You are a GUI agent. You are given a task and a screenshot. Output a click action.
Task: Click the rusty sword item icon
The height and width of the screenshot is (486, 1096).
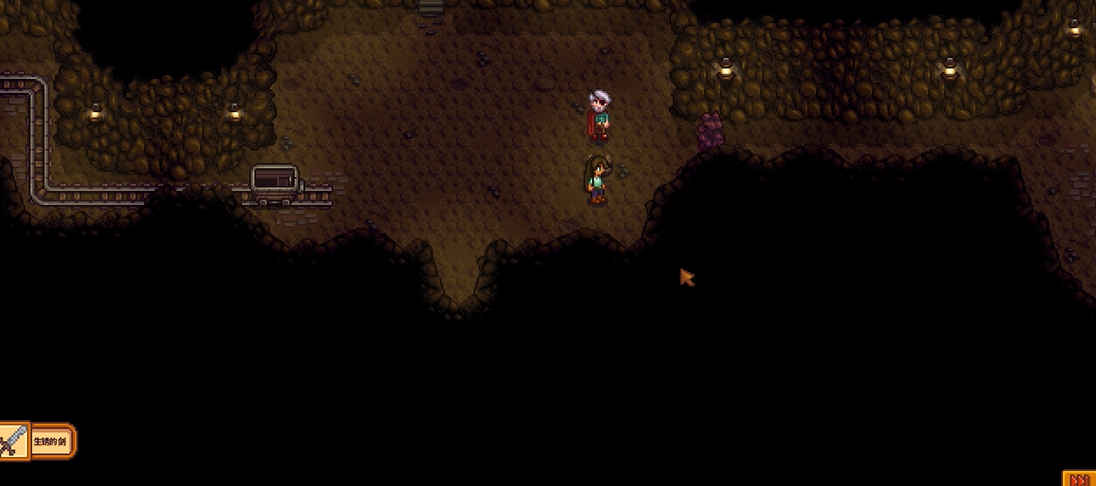tap(13, 440)
